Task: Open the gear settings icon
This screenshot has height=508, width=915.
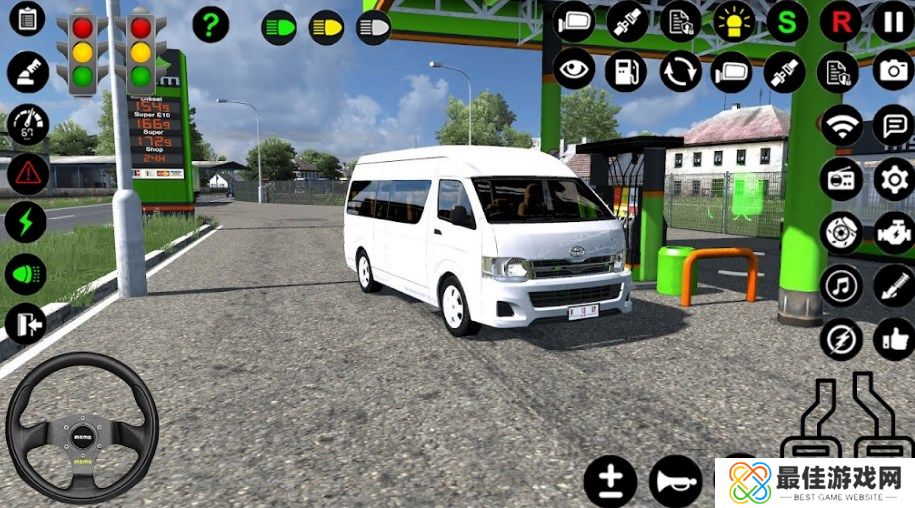Action: tap(893, 180)
